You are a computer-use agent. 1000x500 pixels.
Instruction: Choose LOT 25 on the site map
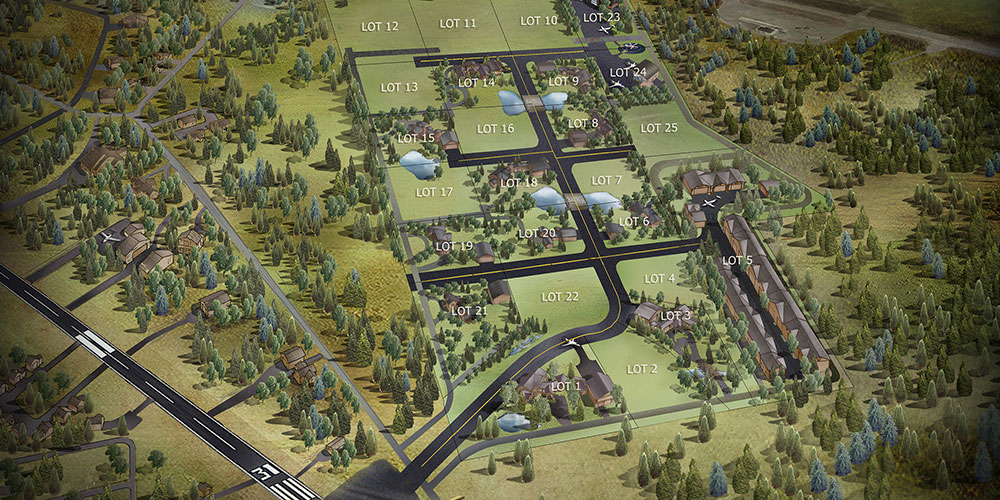[x=659, y=128]
